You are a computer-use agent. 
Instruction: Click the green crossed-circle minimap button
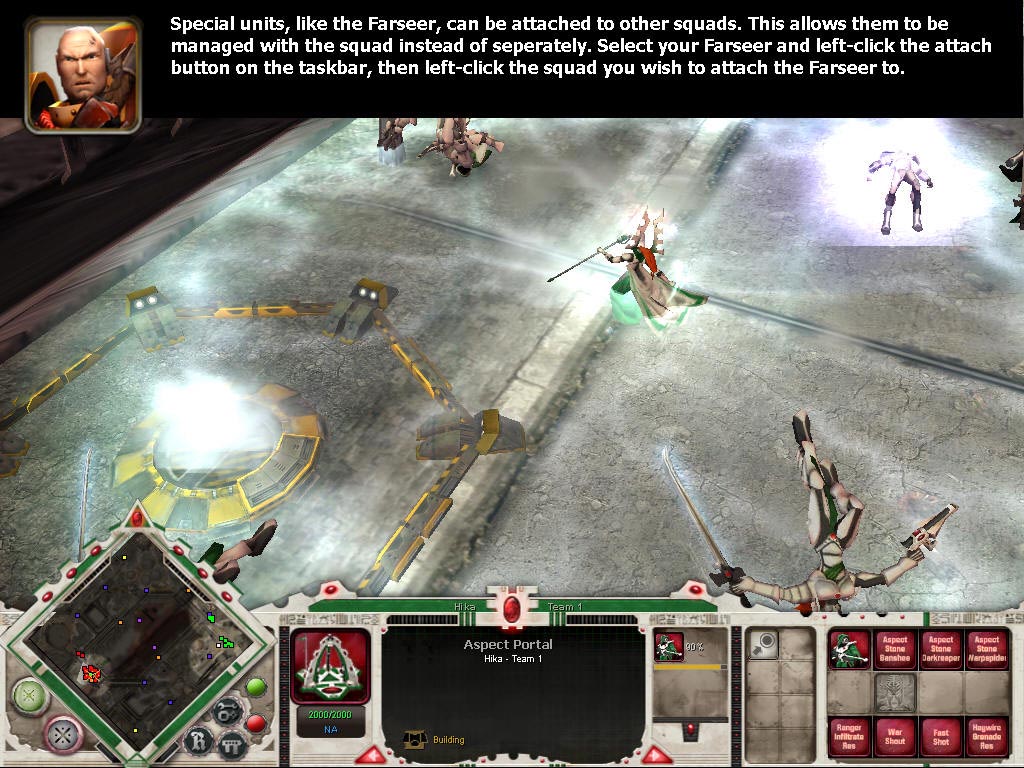(x=31, y=696)
